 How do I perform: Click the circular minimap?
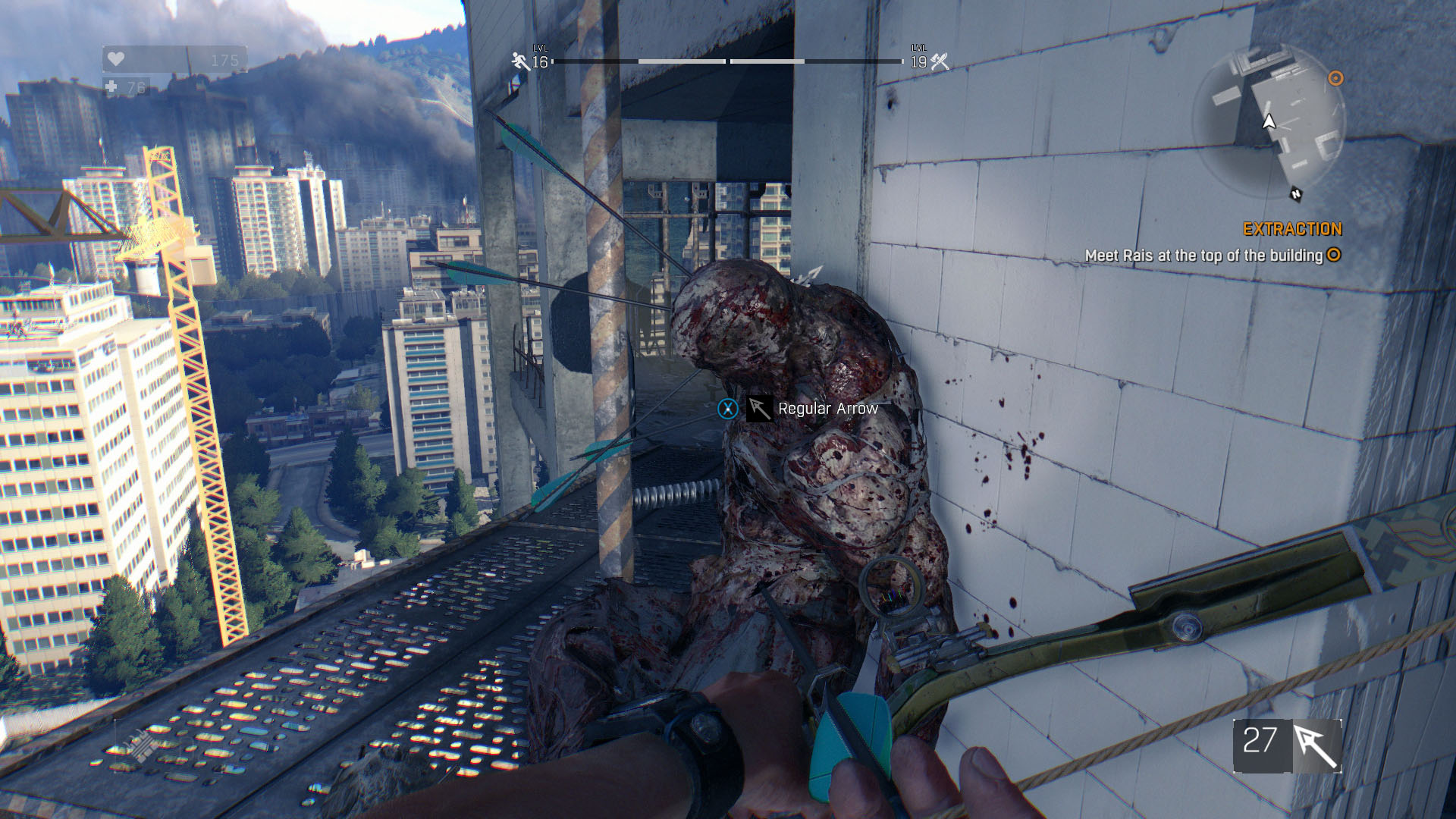tap(1269, 121)
